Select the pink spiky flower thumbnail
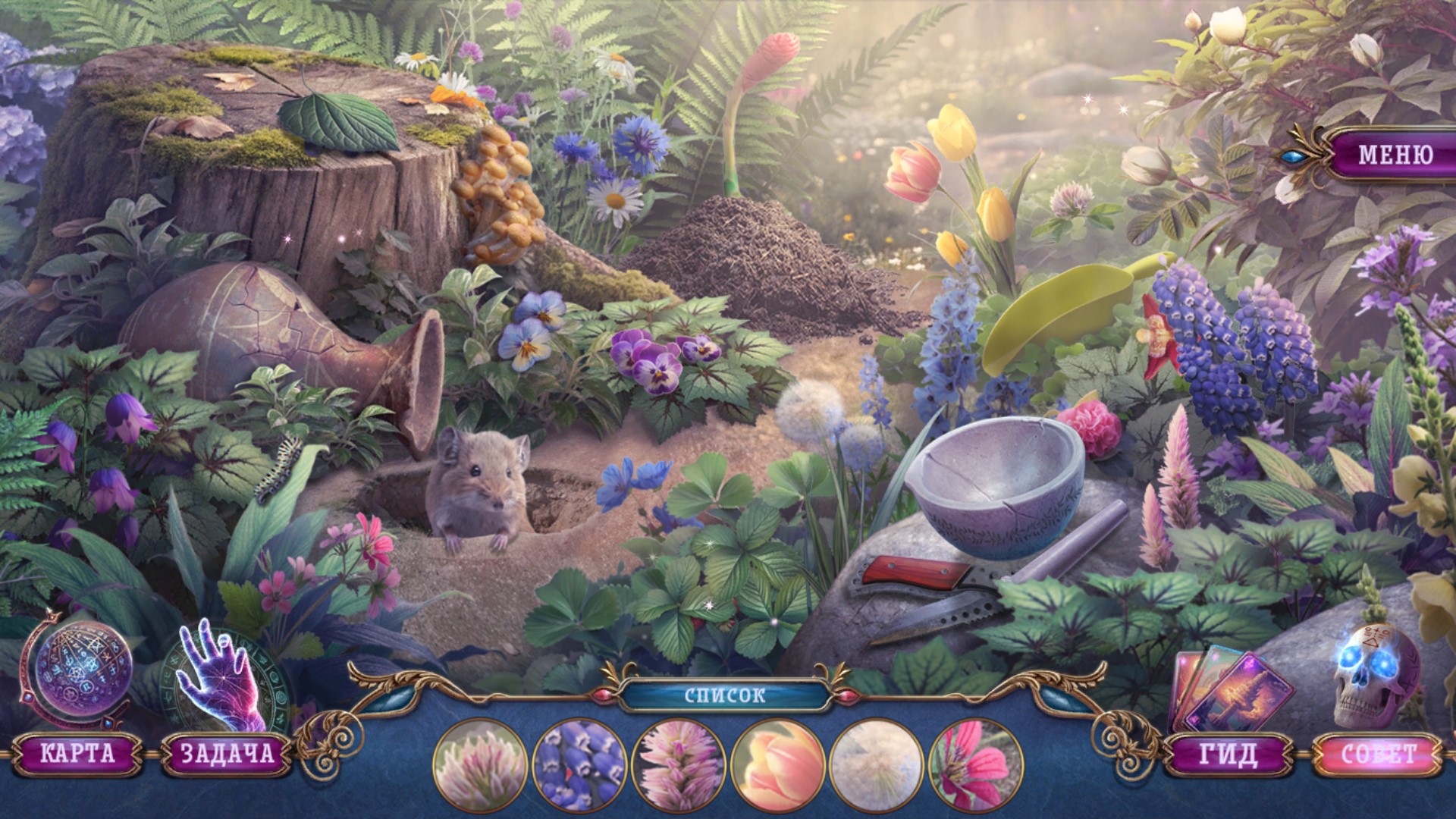 click(679, 764)
